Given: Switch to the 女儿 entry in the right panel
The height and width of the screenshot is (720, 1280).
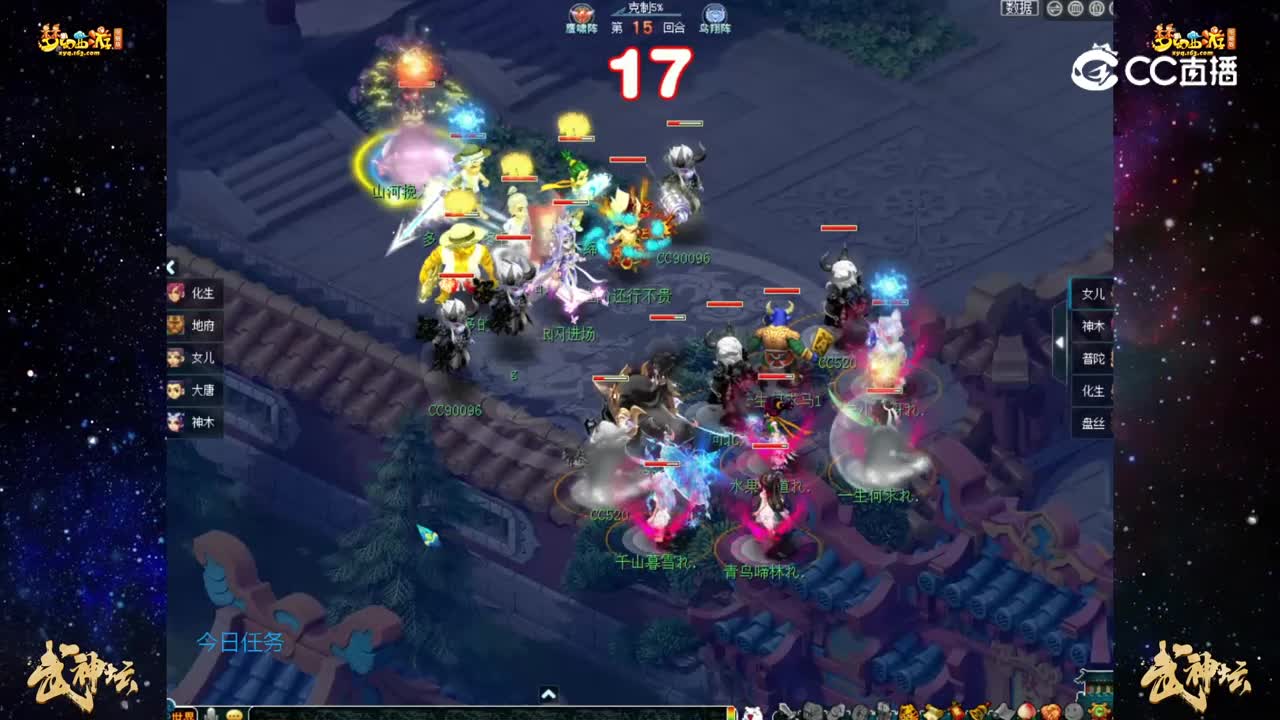Looking at the screenshot, I should coord(1093,292).
